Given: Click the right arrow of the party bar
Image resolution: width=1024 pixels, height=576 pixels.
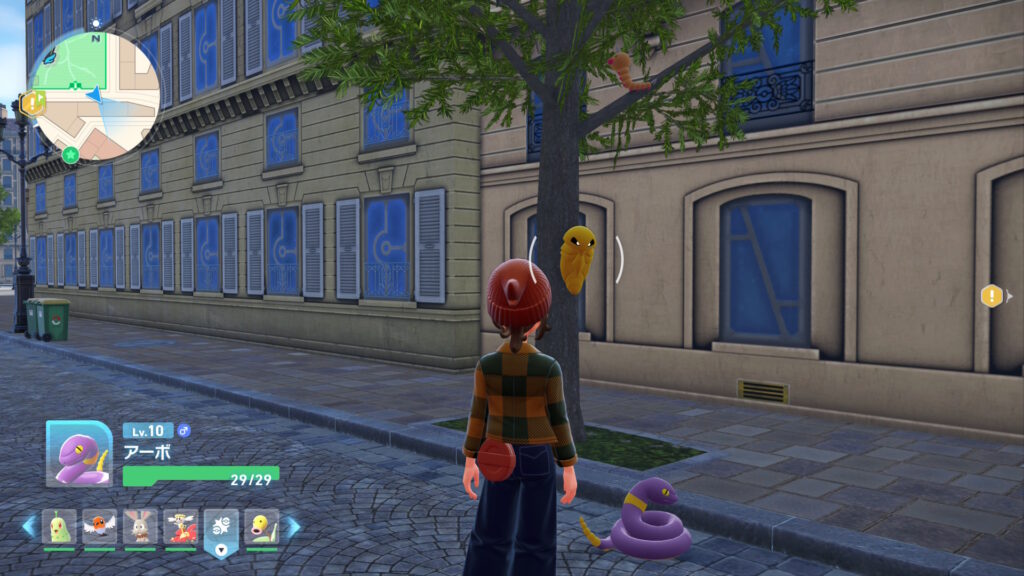Looking at the screenshot, I should pos(292,526).
